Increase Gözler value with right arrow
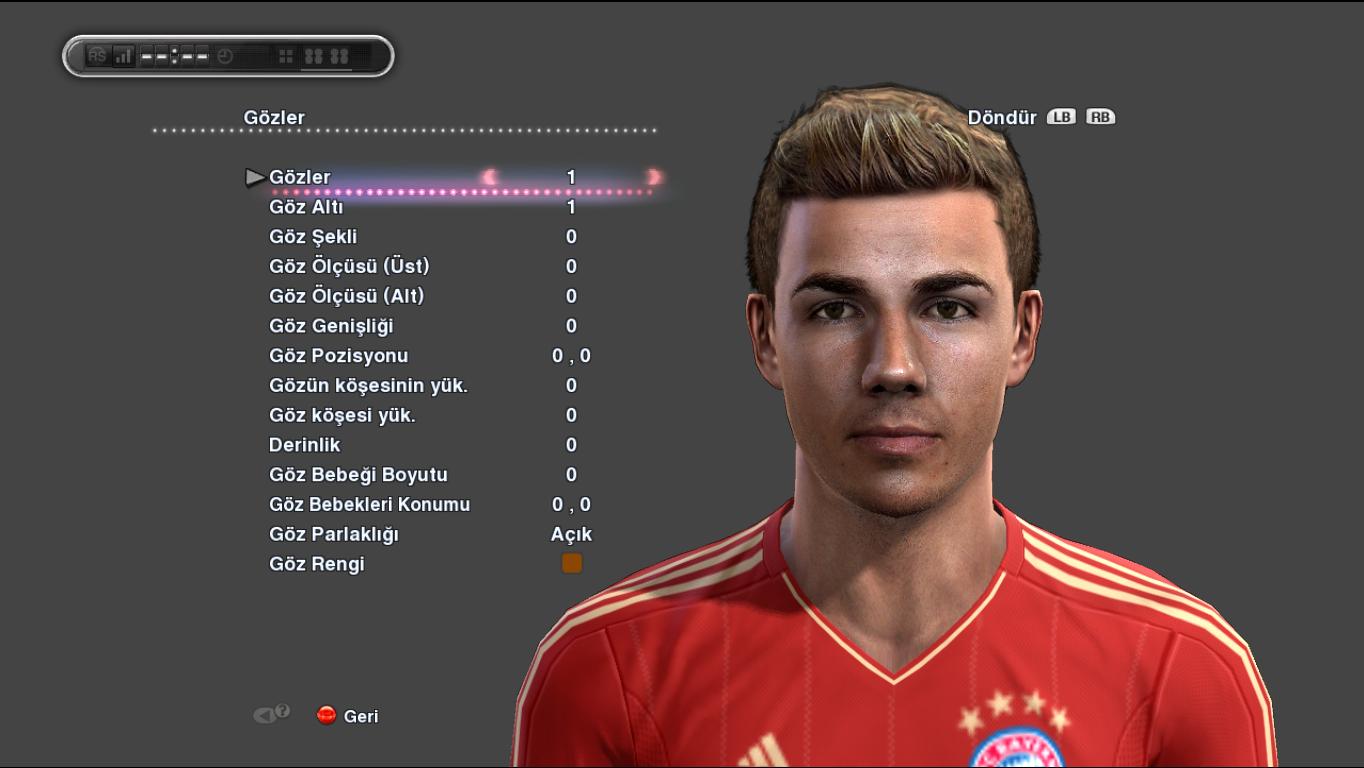Viewport: 1364px width, 768px height. [654, 177]
